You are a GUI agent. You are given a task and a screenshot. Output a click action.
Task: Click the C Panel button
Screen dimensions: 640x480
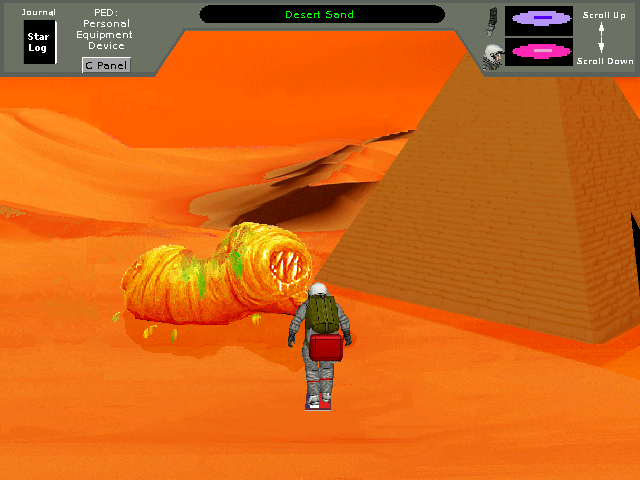tap(104, 65)
